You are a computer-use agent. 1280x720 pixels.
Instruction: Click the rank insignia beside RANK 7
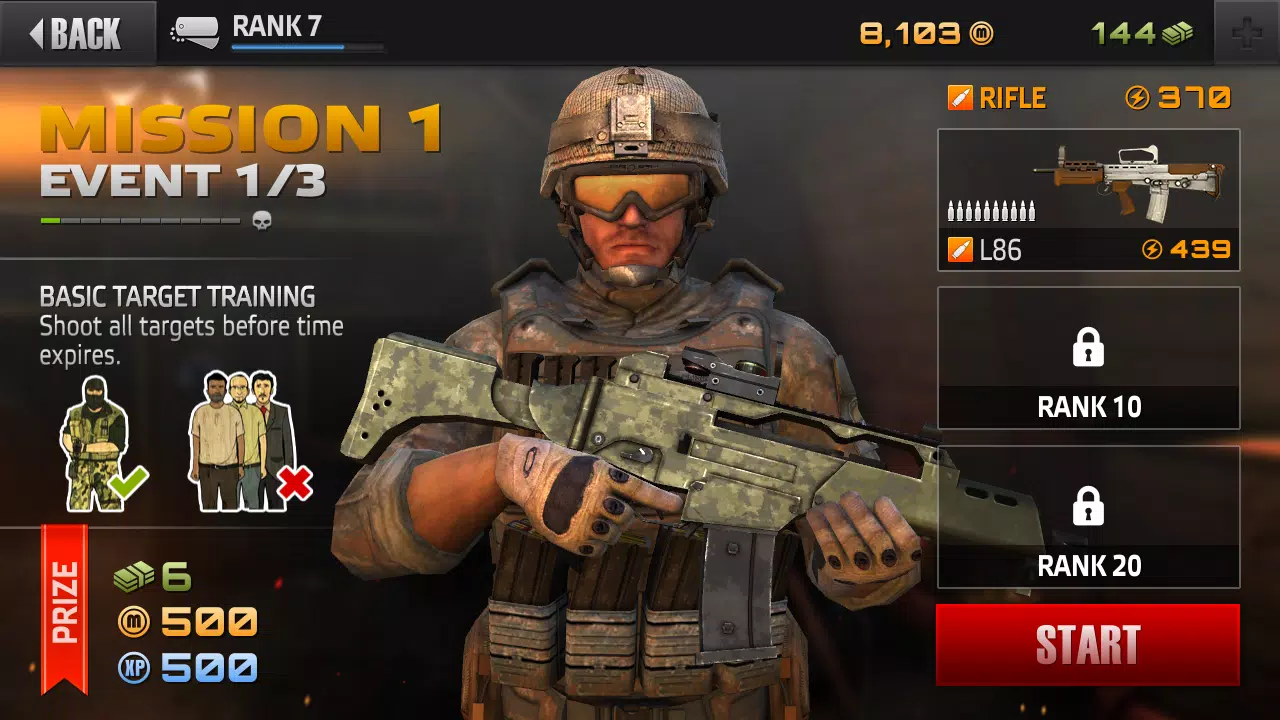[197, 30]
